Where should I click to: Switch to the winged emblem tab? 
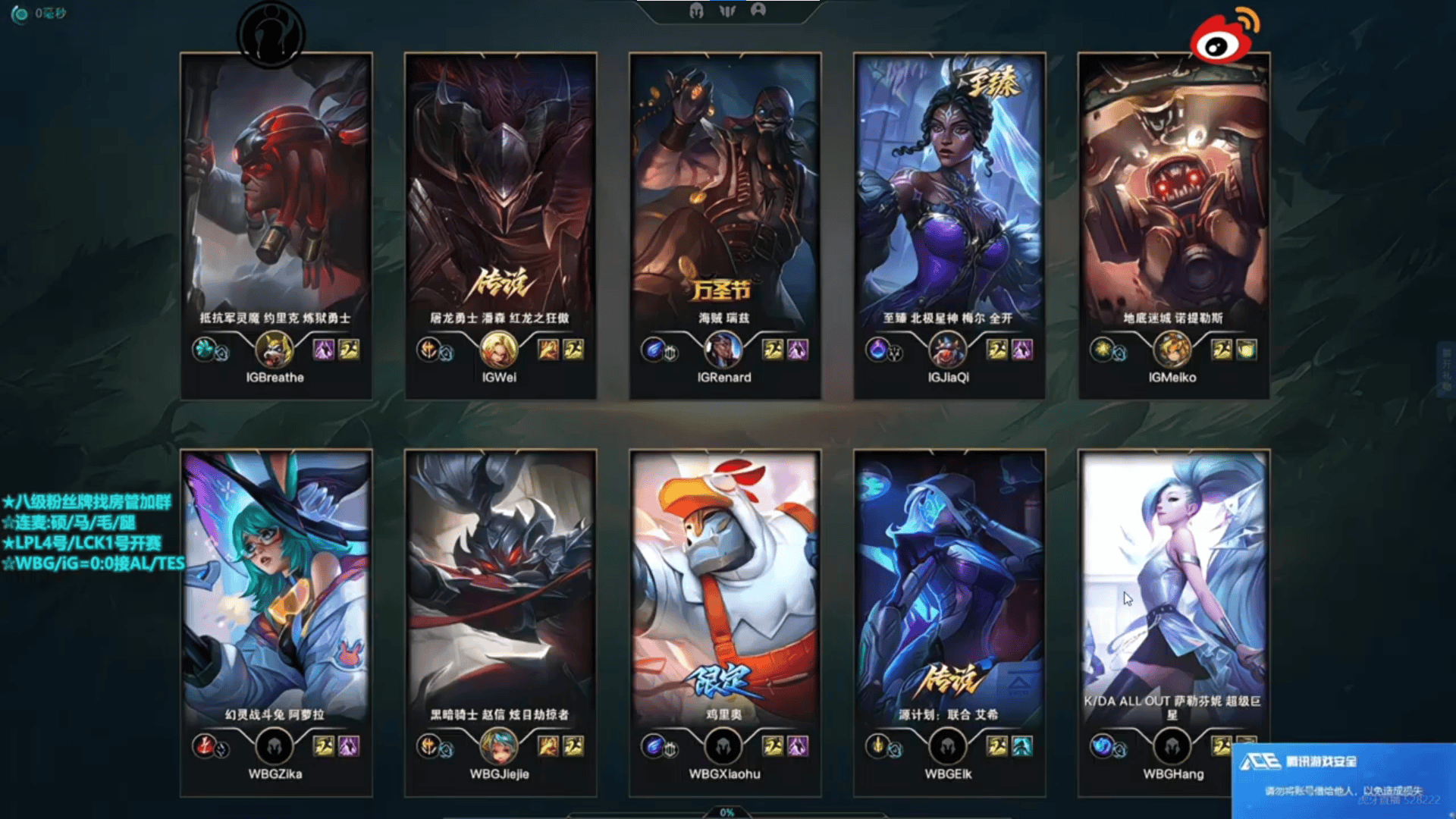coord(727,11)
